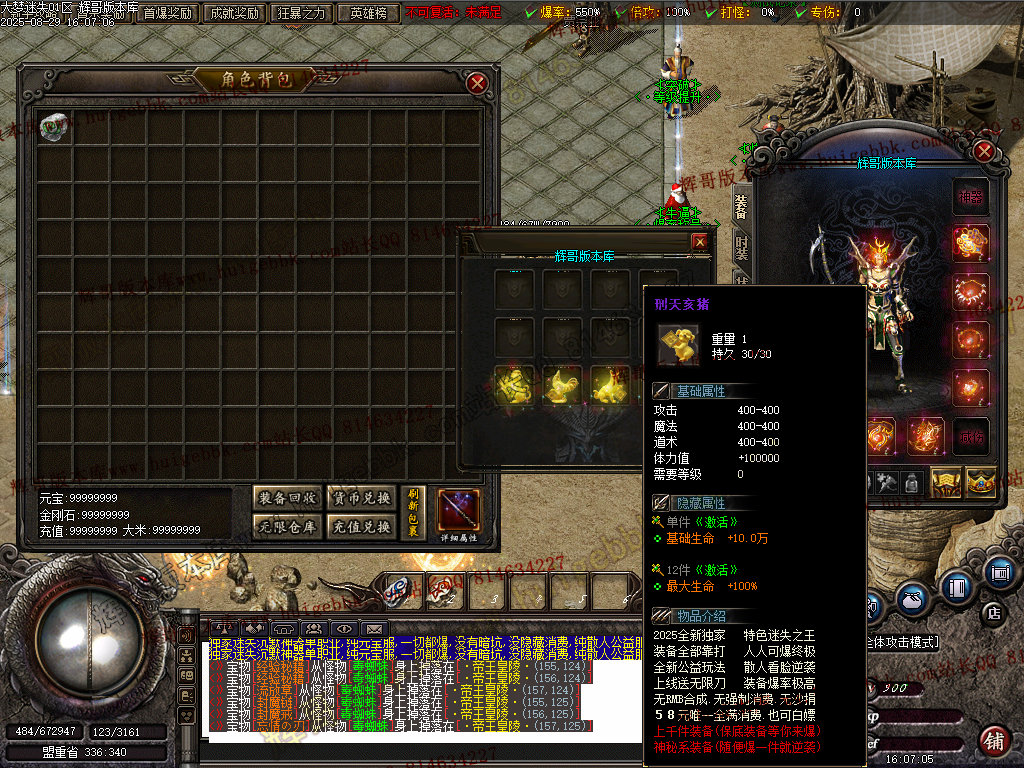Image resolution: width=1024 pixels, height=768 pixels.
Task: Close the small zodiac equipment panel
Action: 700,242
